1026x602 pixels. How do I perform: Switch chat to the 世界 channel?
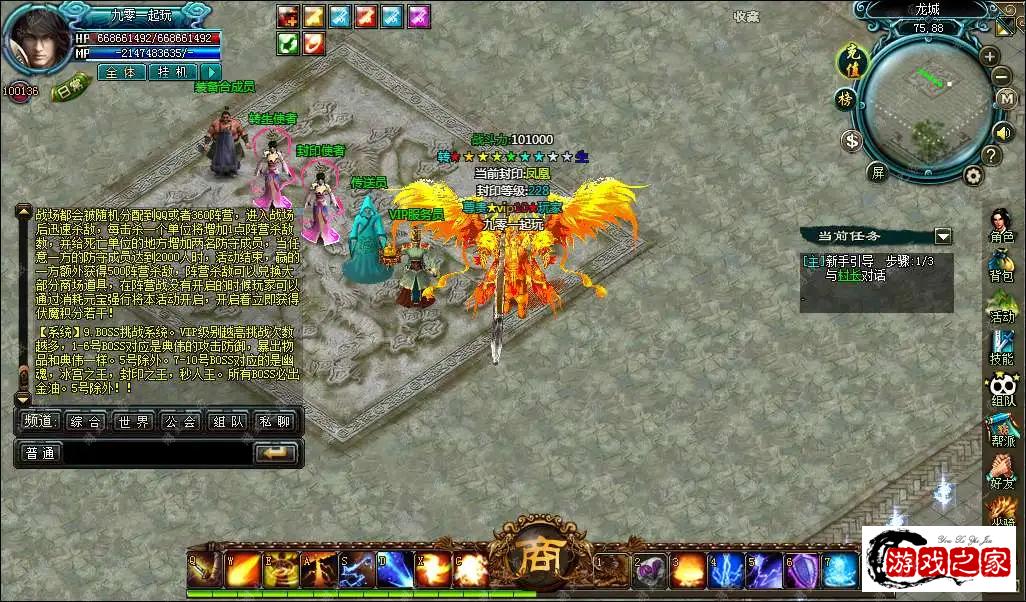(133, 422)
